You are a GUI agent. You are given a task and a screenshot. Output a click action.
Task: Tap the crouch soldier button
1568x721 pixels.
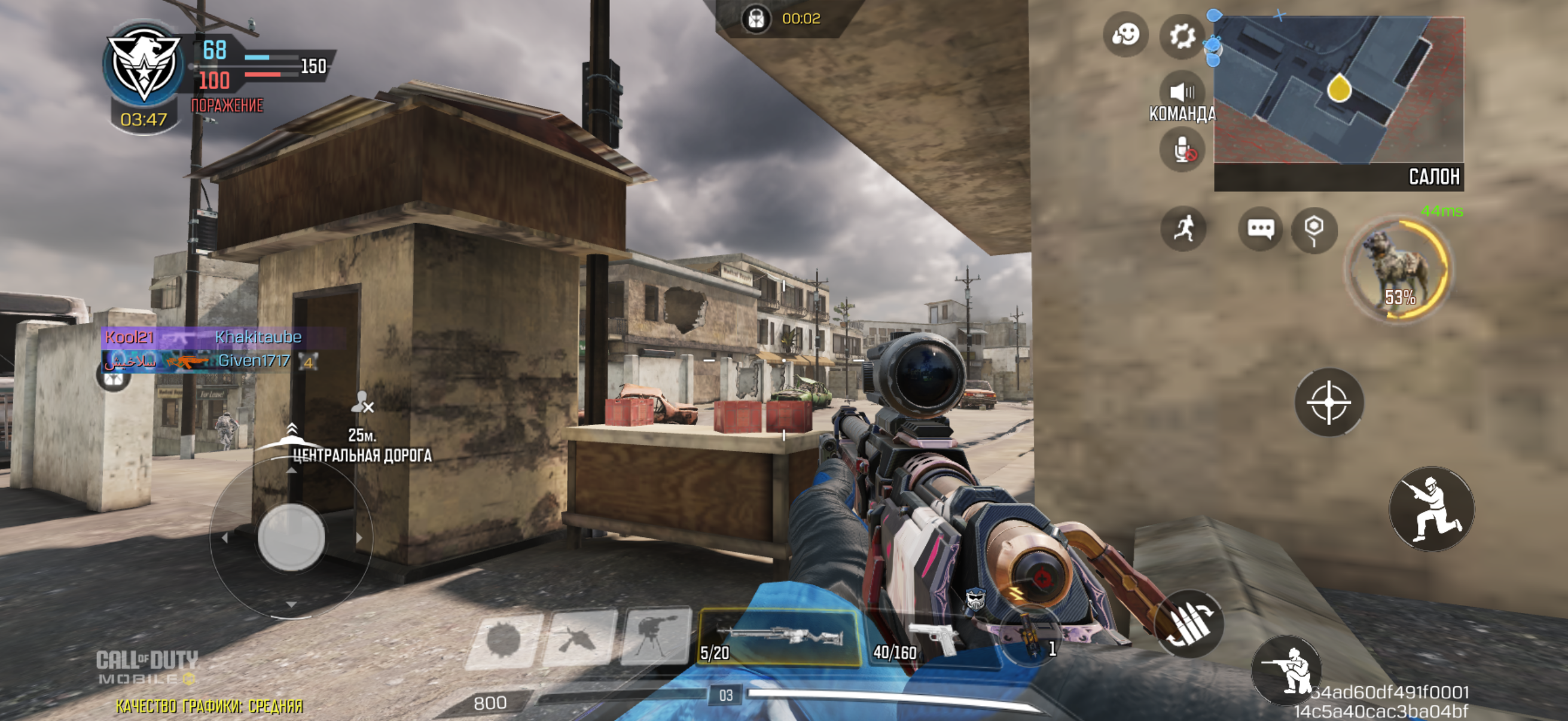(x=1286, y=668)
